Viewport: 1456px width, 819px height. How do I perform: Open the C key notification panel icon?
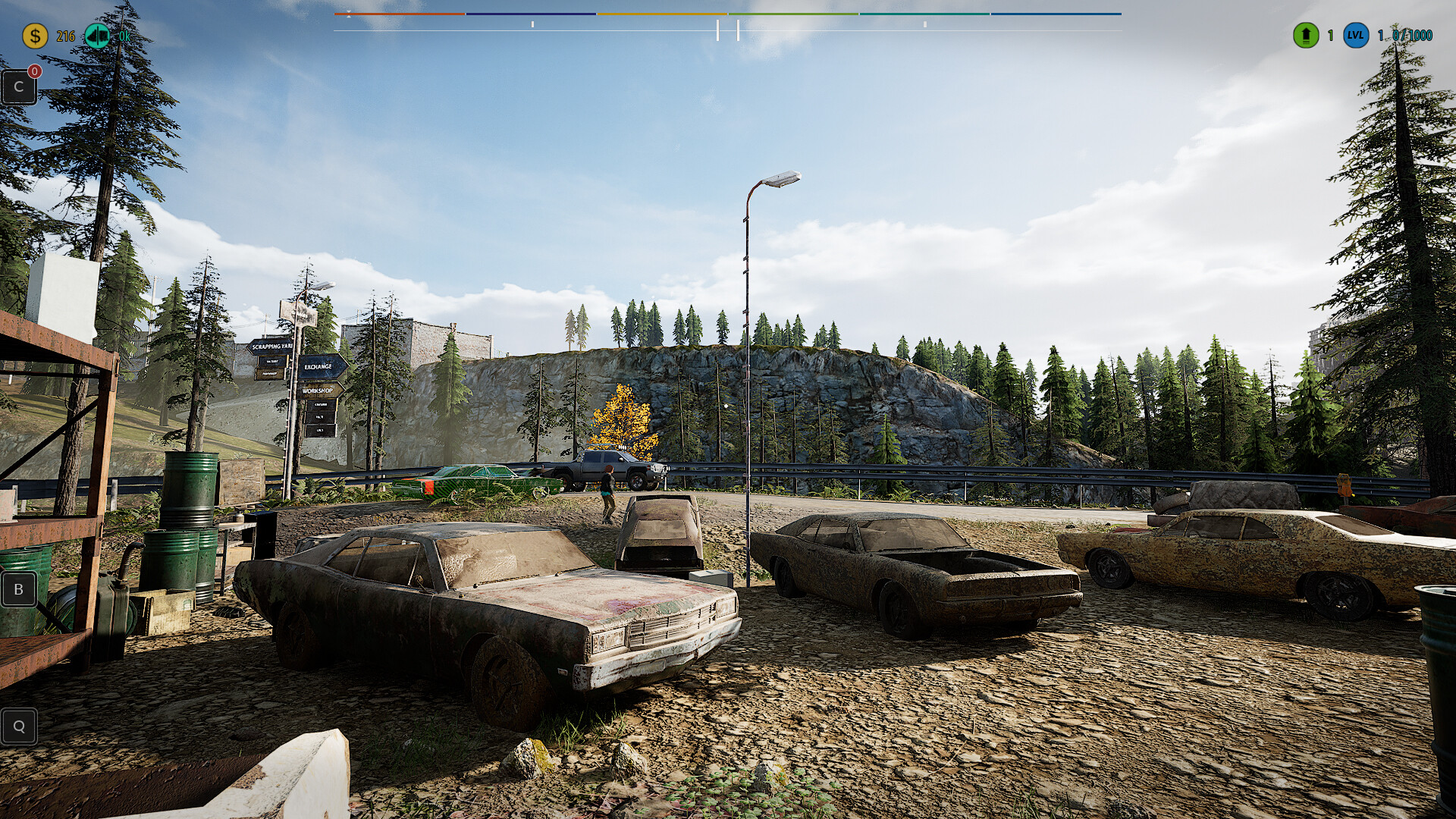click(18, 86)
